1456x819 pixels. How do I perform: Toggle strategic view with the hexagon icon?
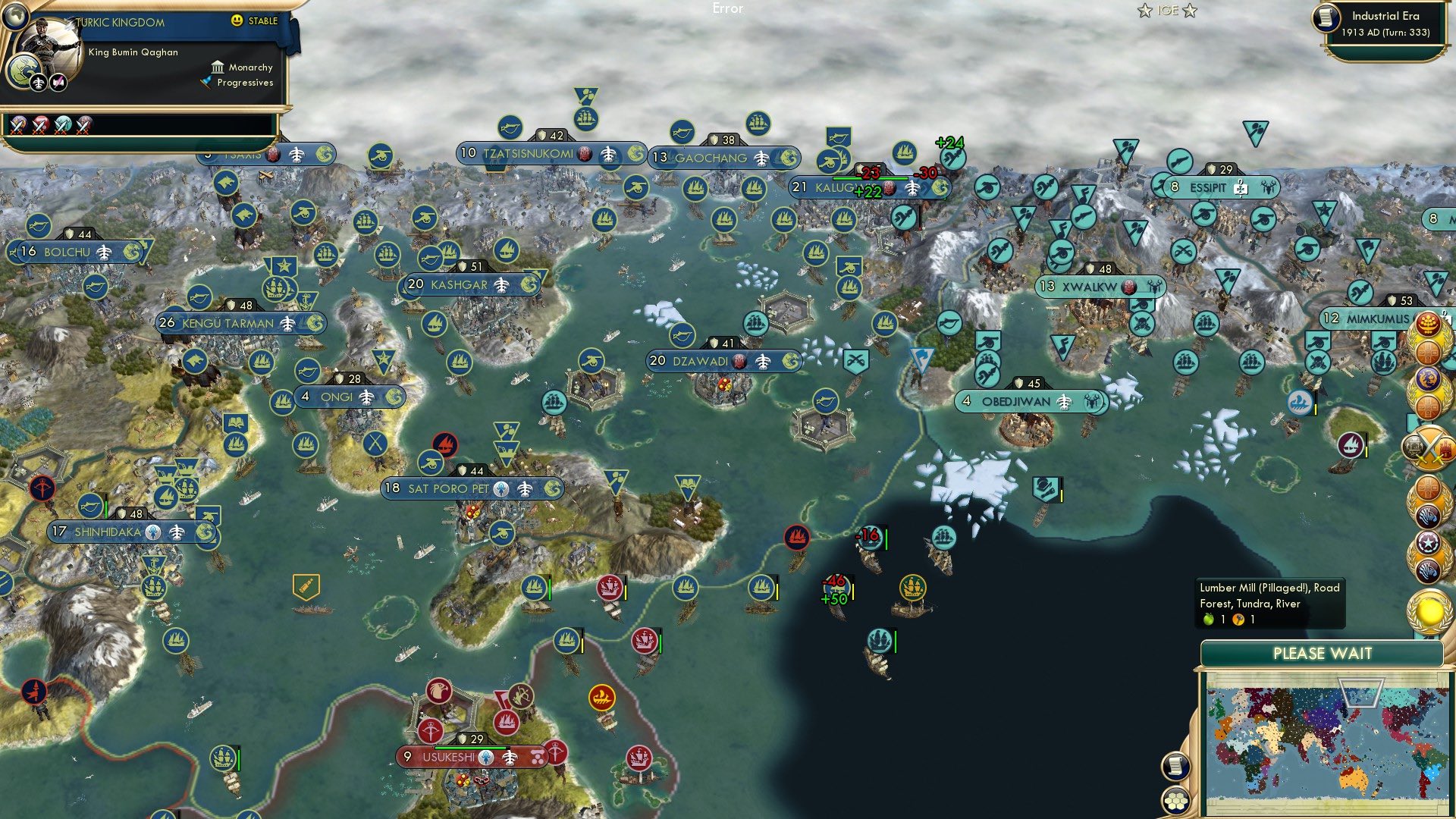(1175, 802)
